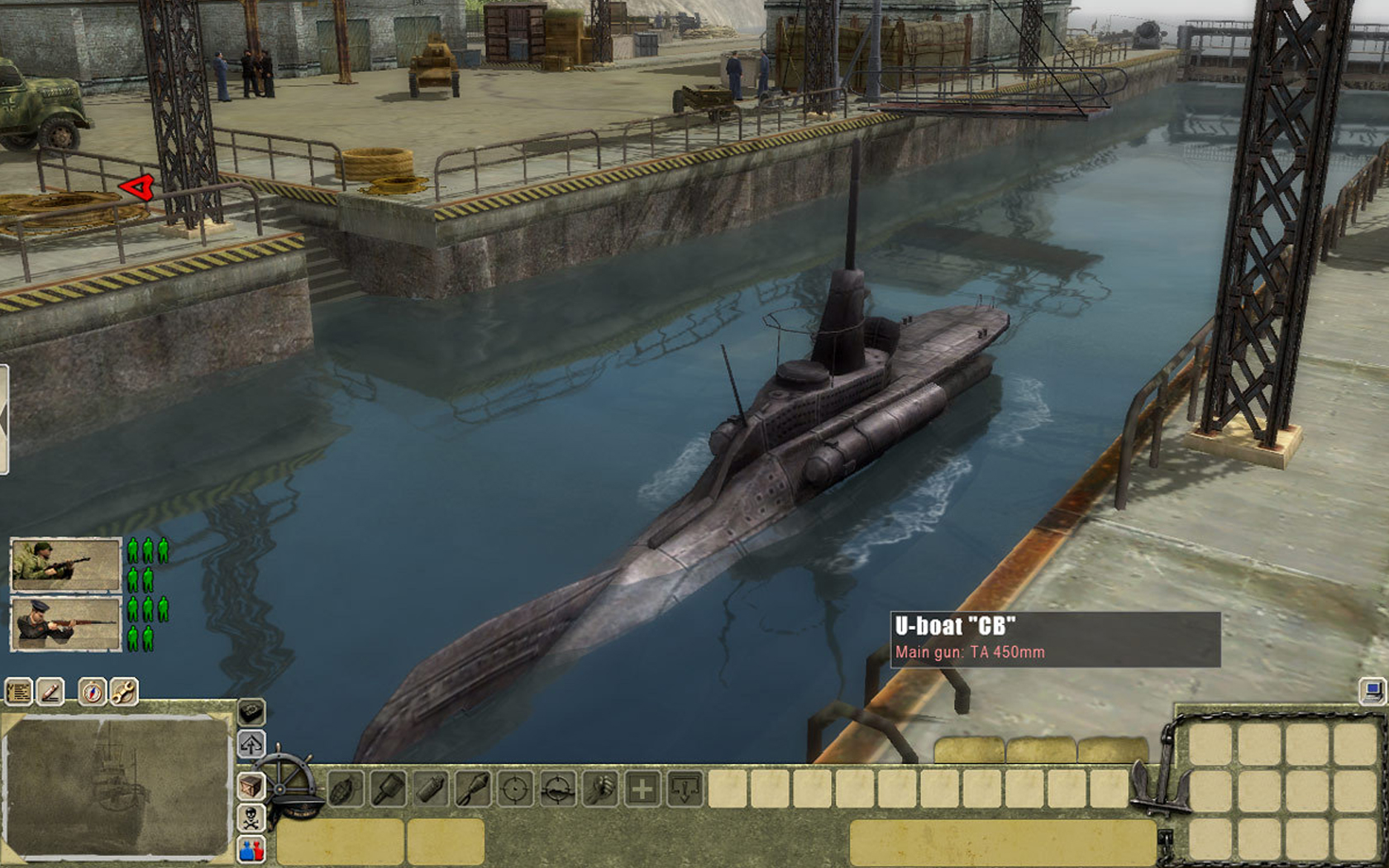1389x868 pixels.
Task: Click the blue and red figures button
Action: pos(251,849)
